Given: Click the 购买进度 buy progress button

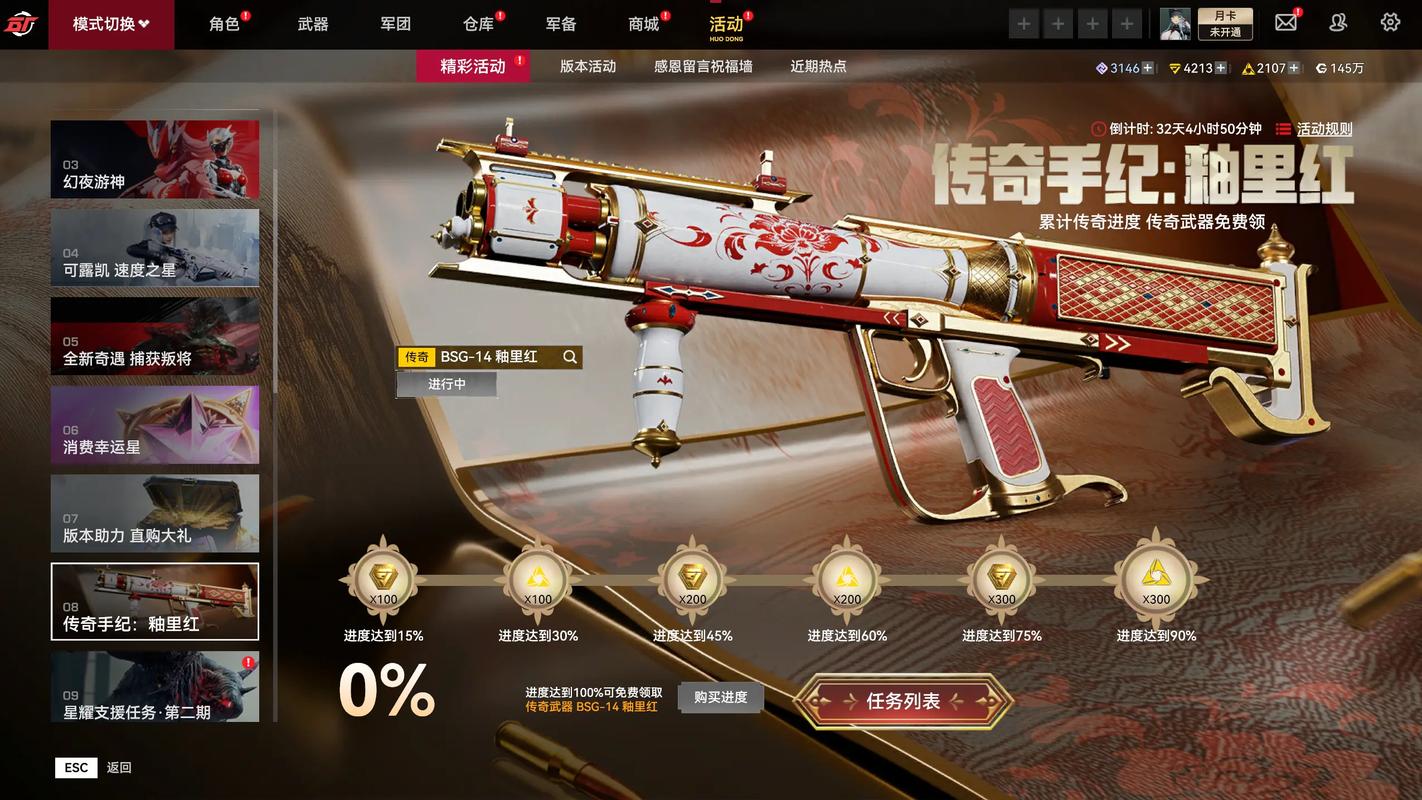Looking at the screenshot, I should (x=721, y=697).
